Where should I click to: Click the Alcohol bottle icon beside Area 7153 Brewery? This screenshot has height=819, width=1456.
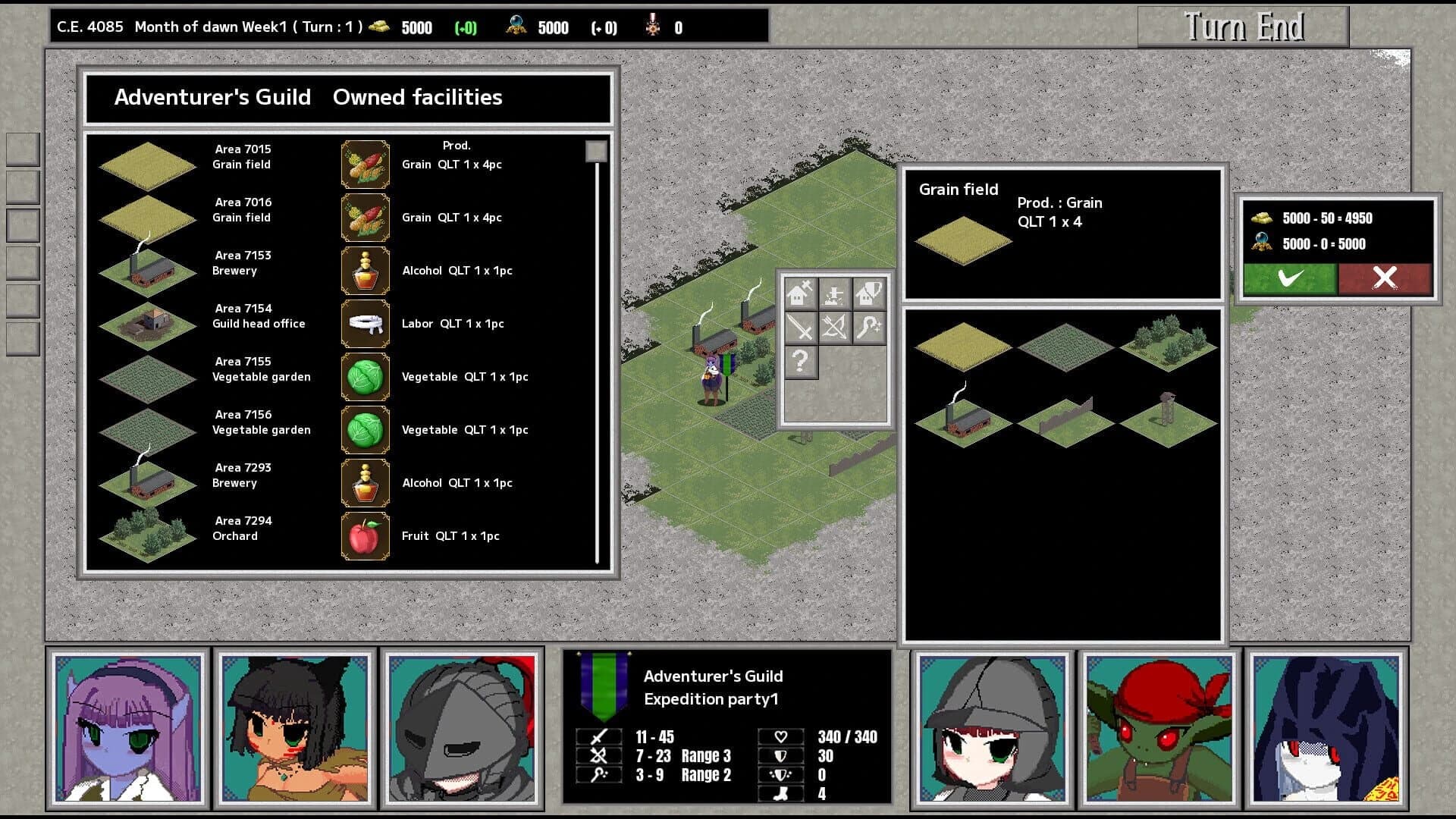pos(366,270)
